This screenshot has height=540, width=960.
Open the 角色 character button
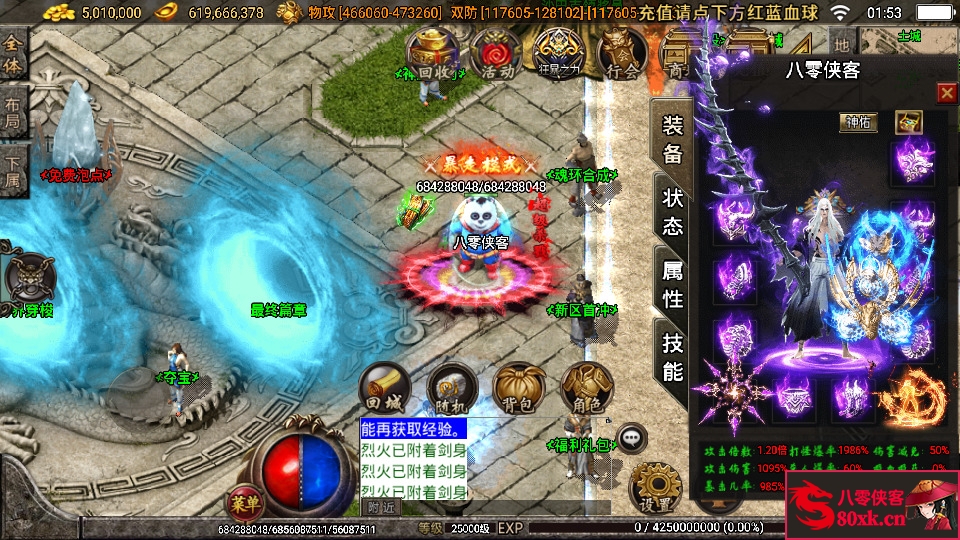pyautogui.click(x=585, y=387)
